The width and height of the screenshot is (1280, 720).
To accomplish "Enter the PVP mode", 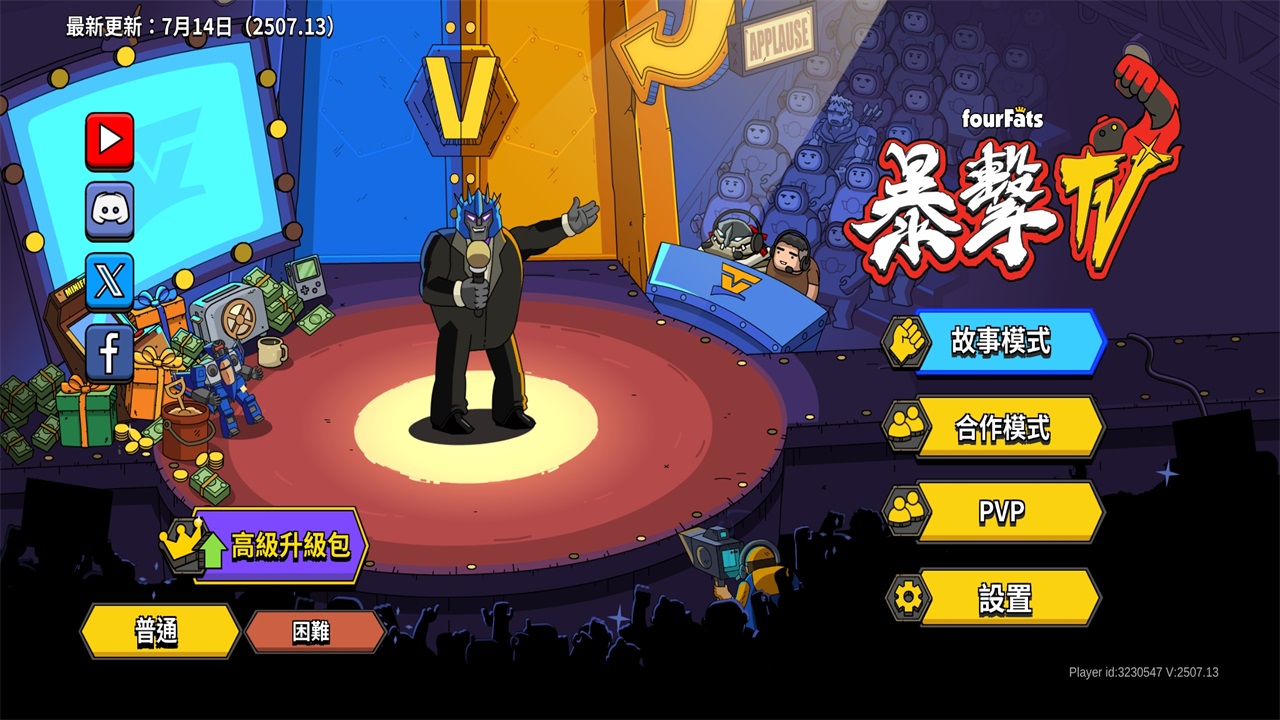I will (x=1000, y=513).
